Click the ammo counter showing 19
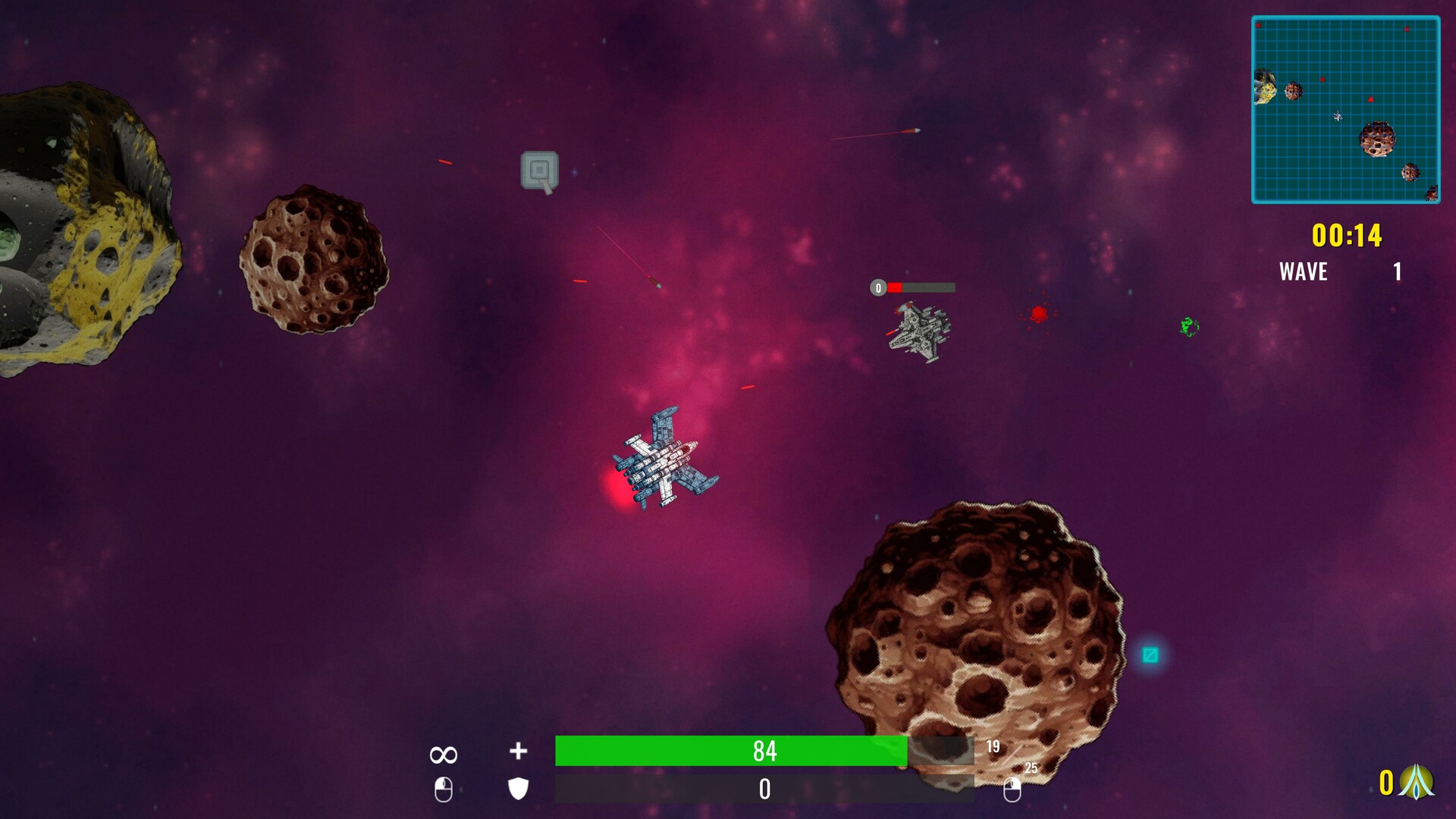Image resolution: width=1456 pixels, height=819 pixels. click(x=992, y=745)
